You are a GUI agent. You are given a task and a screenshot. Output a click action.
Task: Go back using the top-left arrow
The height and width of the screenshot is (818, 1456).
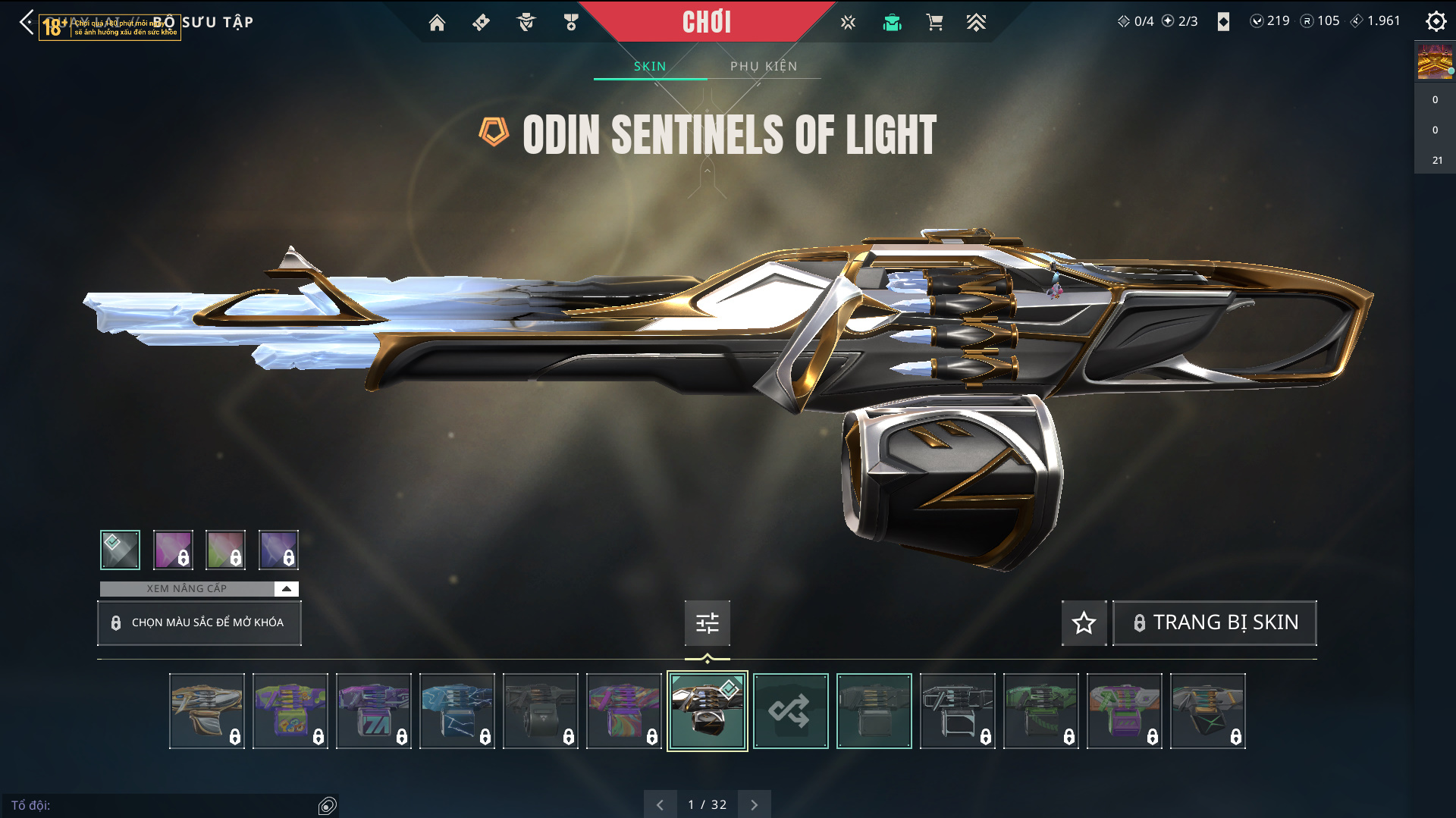pyautogui.click(x=27, y=22)
